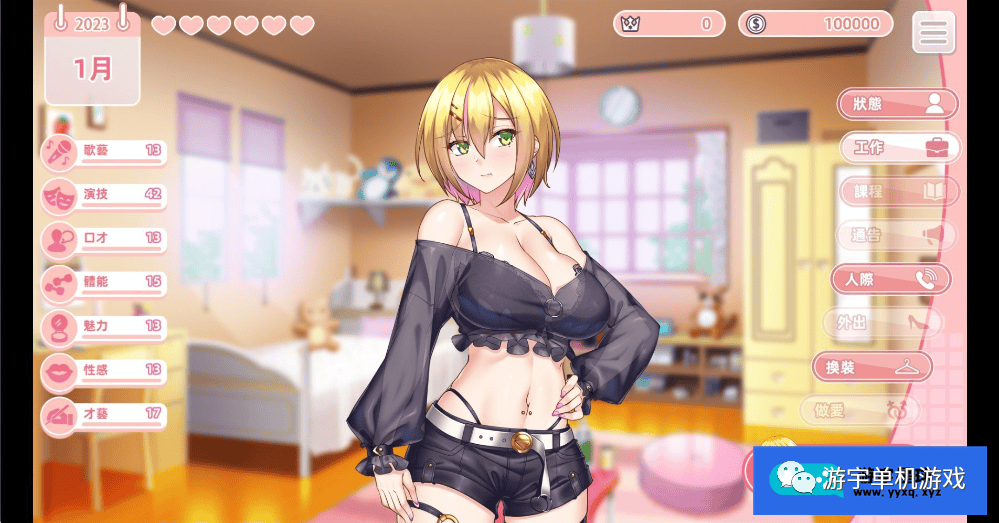Select the 體能 stamina stat icon
Image resolution: width=999 pixels, height=523 pixels.
click(59, 284)
